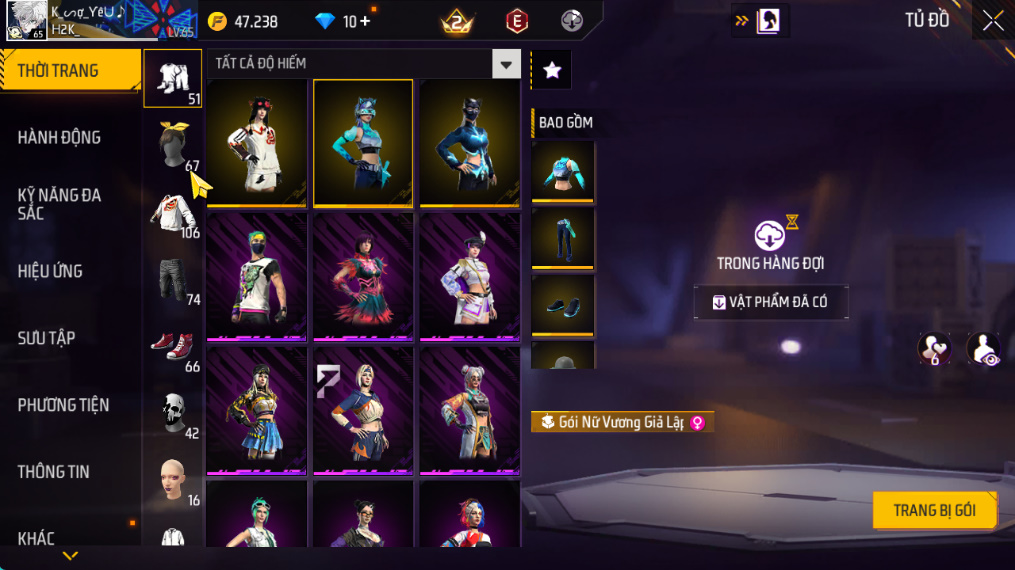
Task: Open the Sưu Tập section
Action: (x=46, y=338)
